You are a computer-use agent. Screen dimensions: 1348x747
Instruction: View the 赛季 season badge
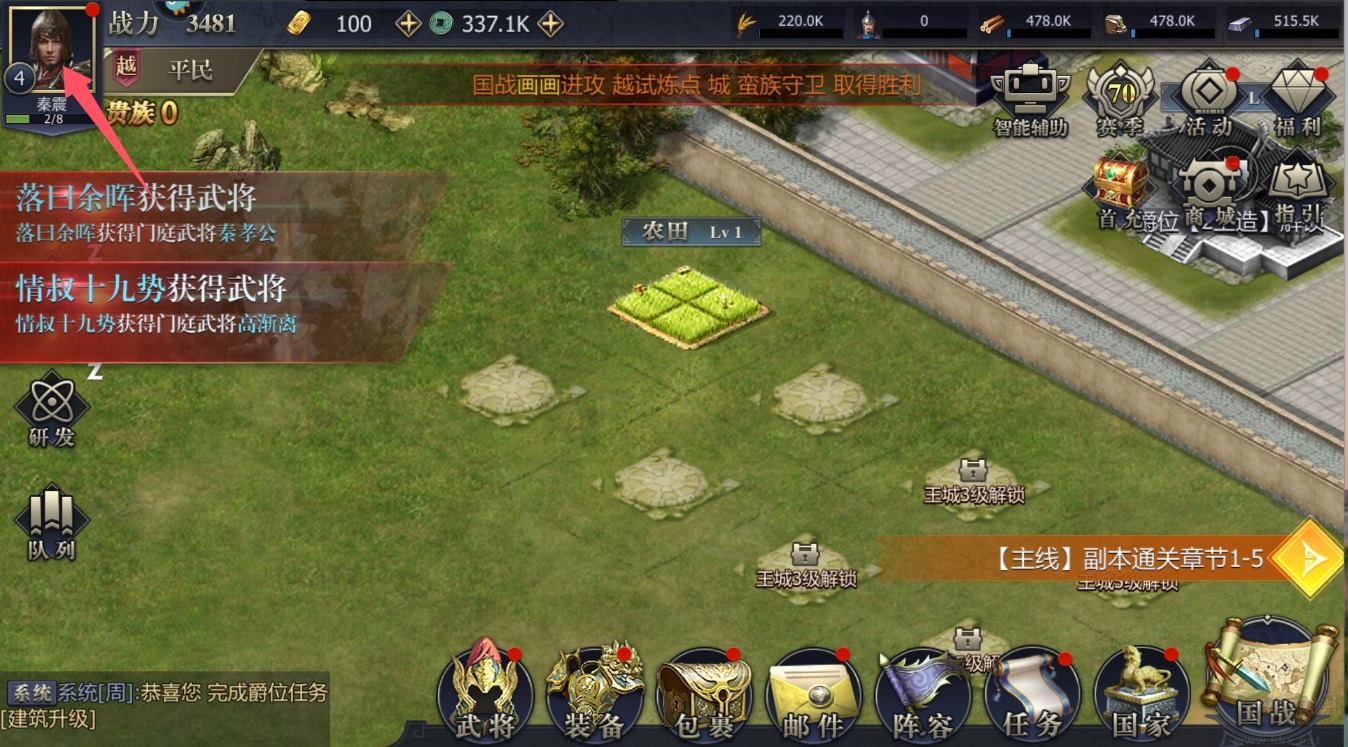click(1120, 98)
